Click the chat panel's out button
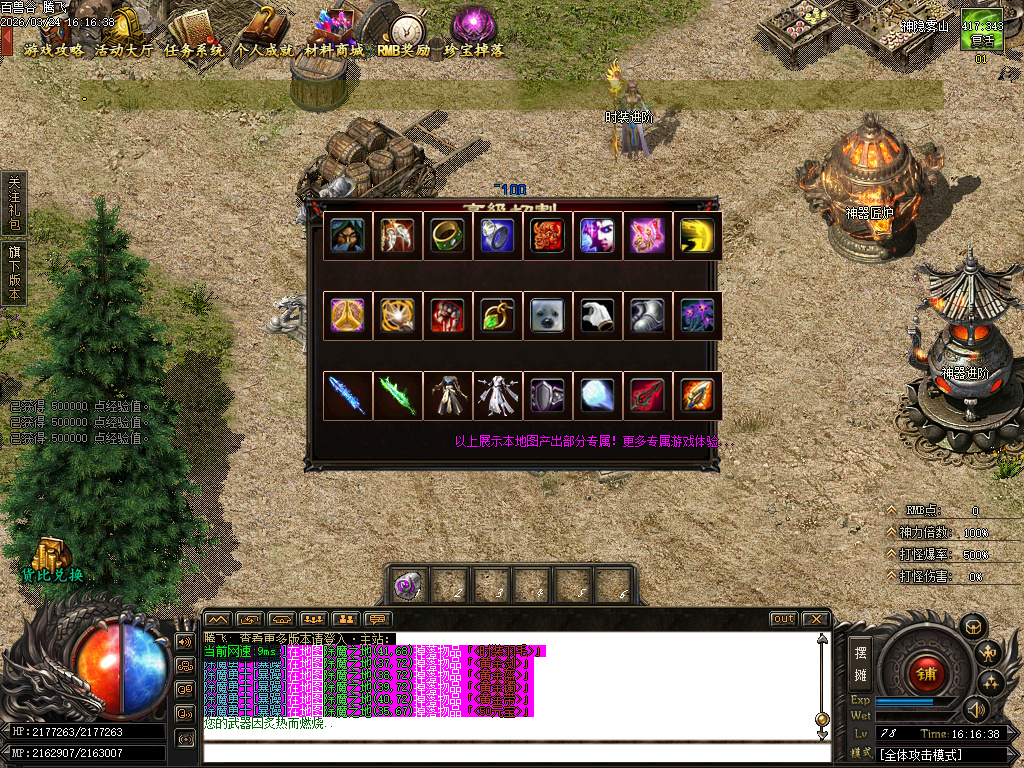The height and width of the screenshot is (768, 1024). click(783, 619)
